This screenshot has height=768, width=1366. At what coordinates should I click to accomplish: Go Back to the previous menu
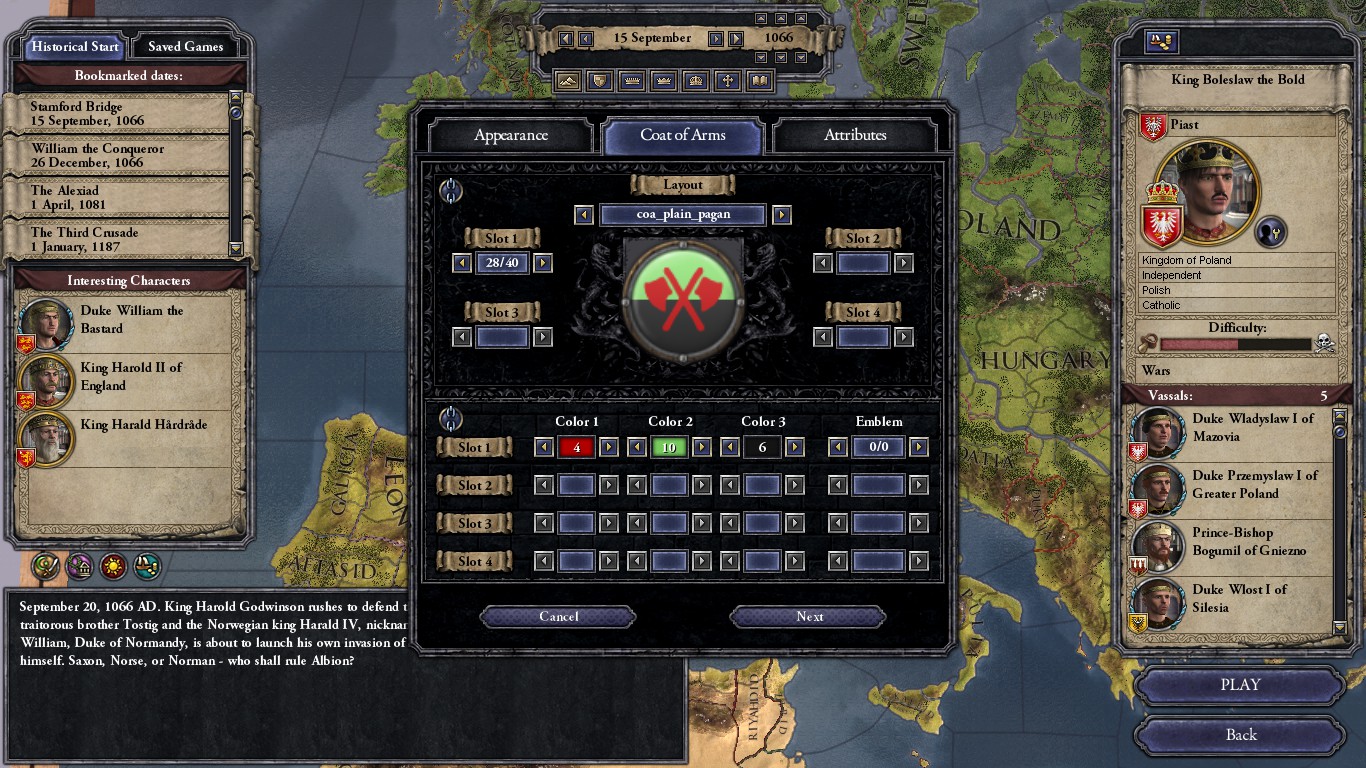pos(1240,735)
